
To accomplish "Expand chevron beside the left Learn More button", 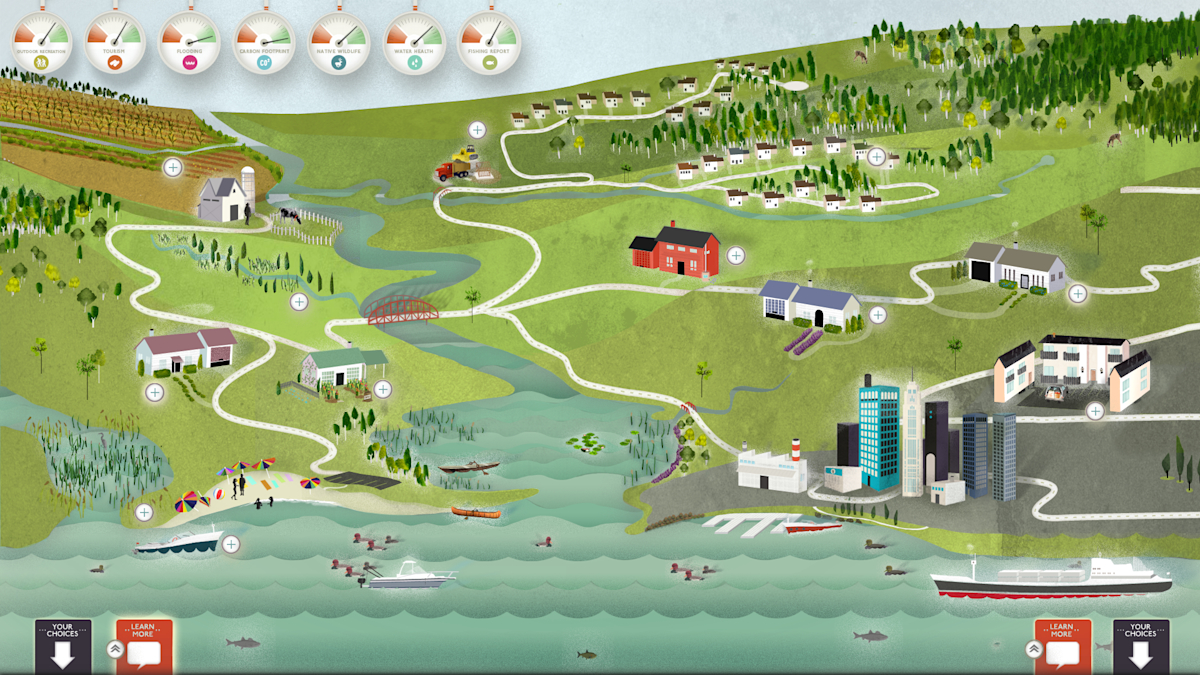I will [x=115, y=648].
